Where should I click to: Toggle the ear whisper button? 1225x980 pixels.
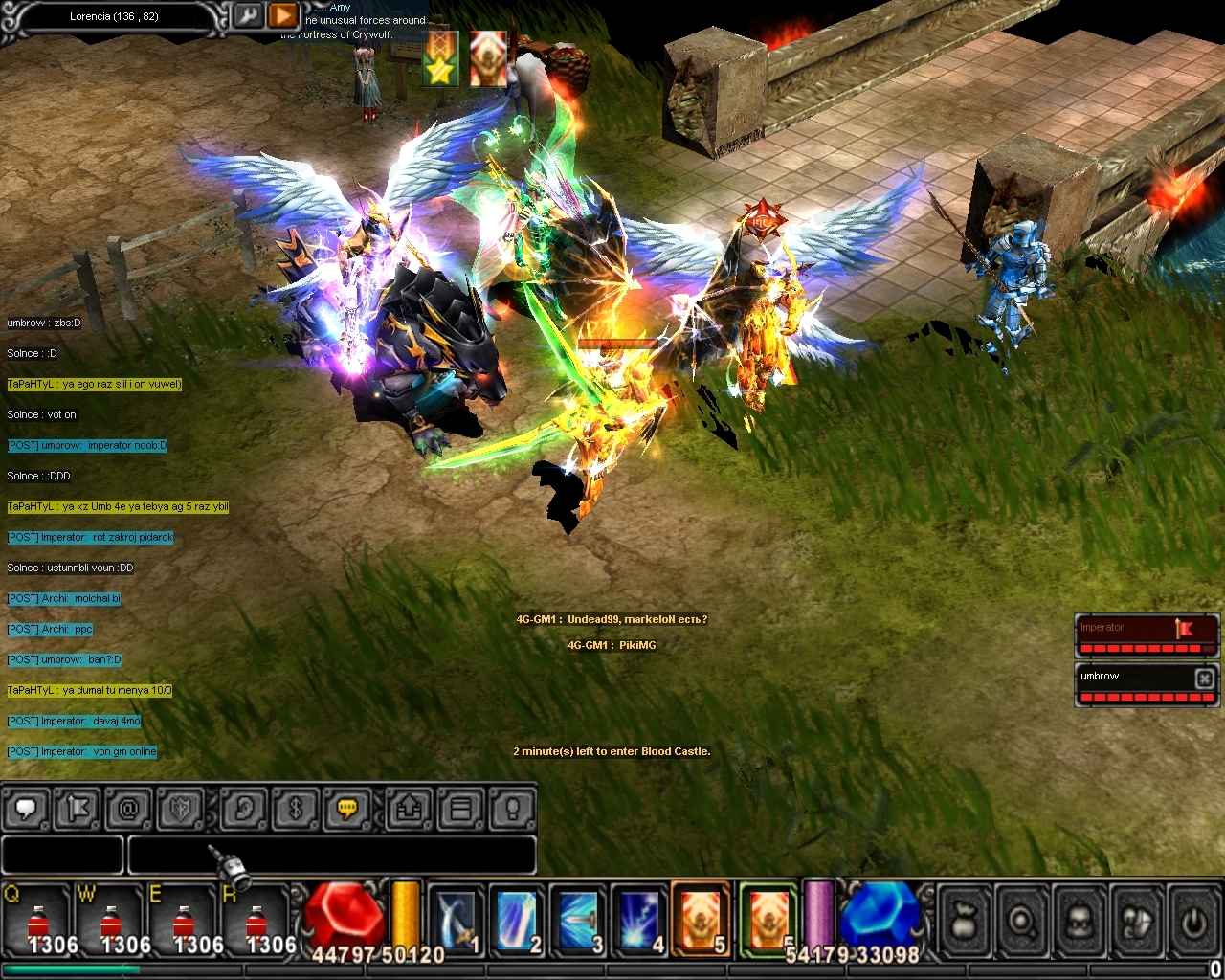pyautogui.click(x=244, y=810)
